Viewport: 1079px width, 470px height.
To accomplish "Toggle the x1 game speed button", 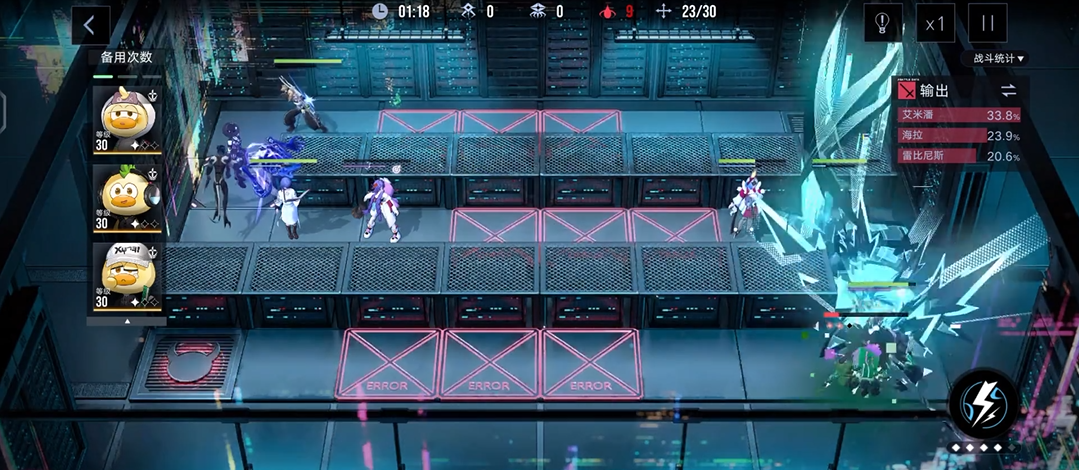I will tap(935, 23).
